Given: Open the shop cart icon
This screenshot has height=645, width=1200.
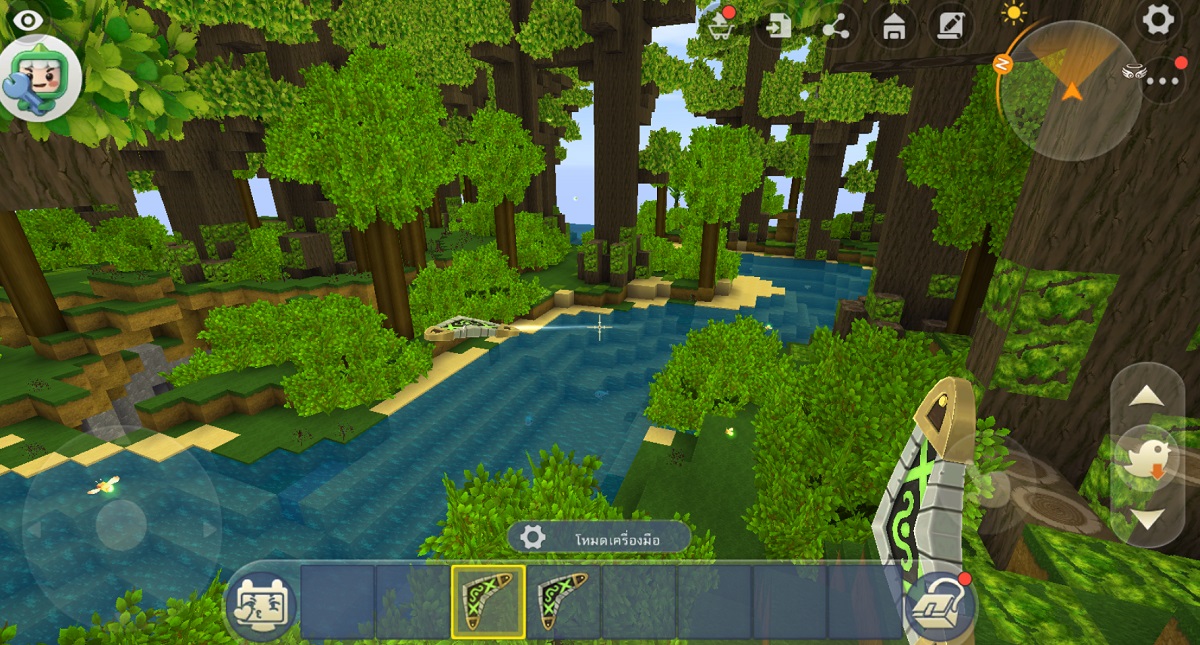Looking at the screenshot, I should click(719, 25).
